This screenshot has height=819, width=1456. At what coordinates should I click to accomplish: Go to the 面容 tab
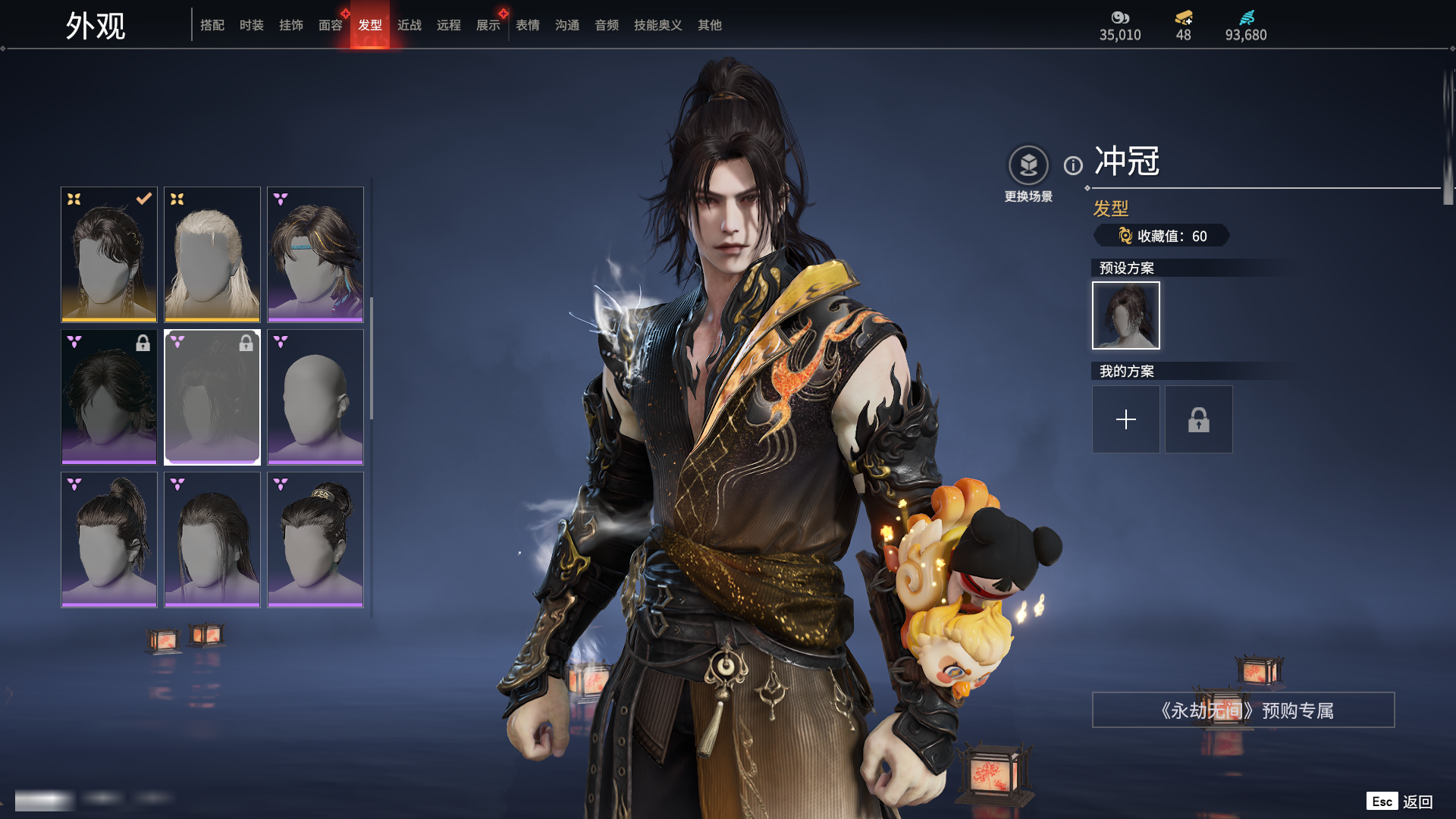pyautogui.click(x=331, y=25)
